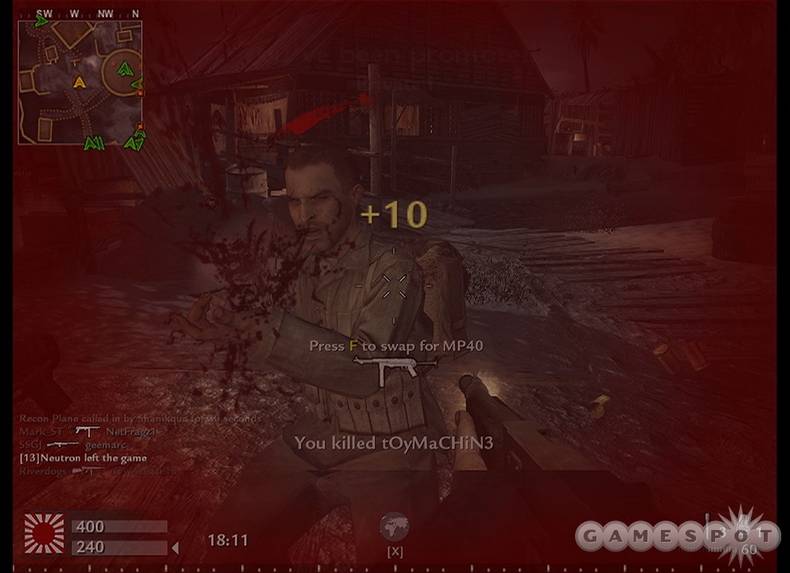The width and height of the screenshot is (790, 573).
Task: Click the GameSpot watermark logo
Action: pos(677,534)
